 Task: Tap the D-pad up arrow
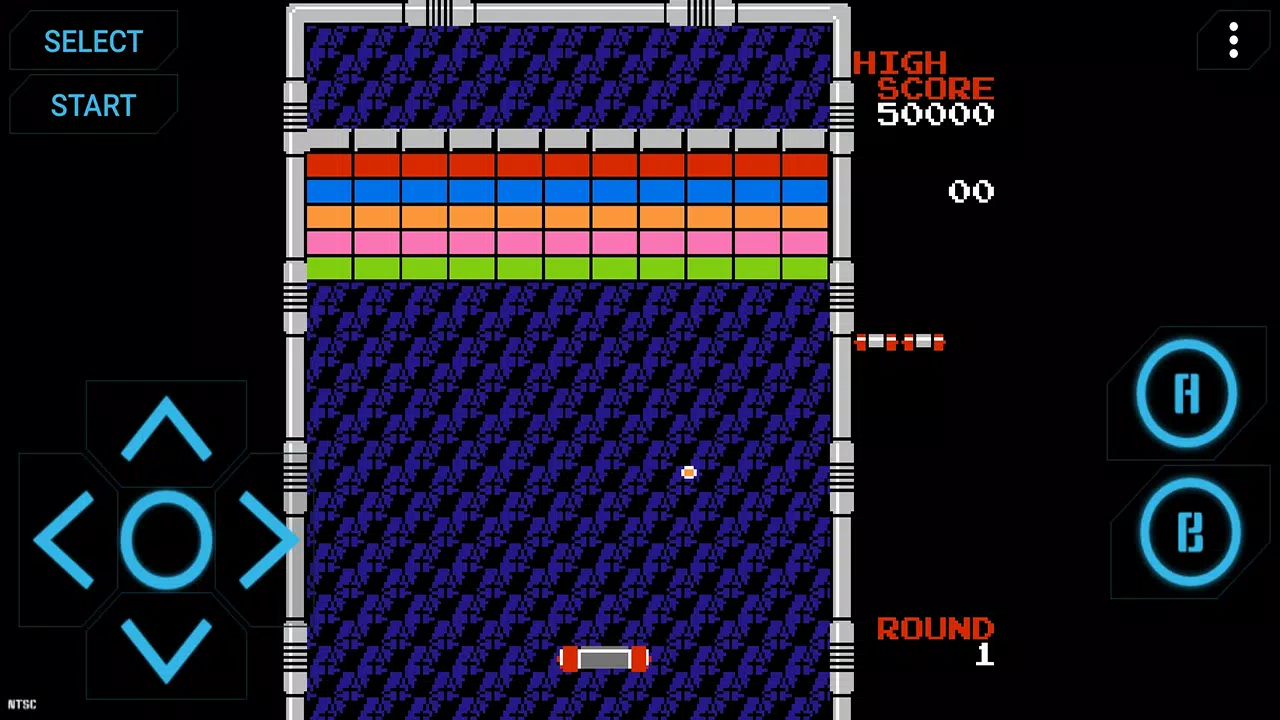166,430
